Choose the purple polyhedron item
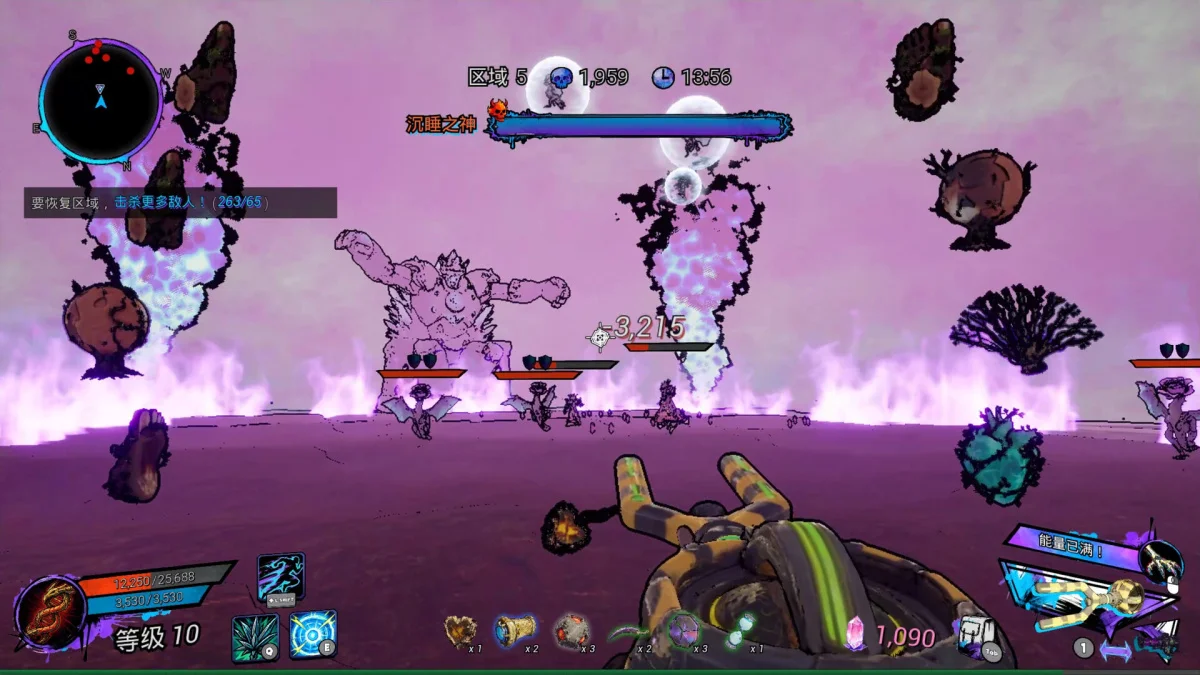 pyautogui.click(x=683, y=631)
